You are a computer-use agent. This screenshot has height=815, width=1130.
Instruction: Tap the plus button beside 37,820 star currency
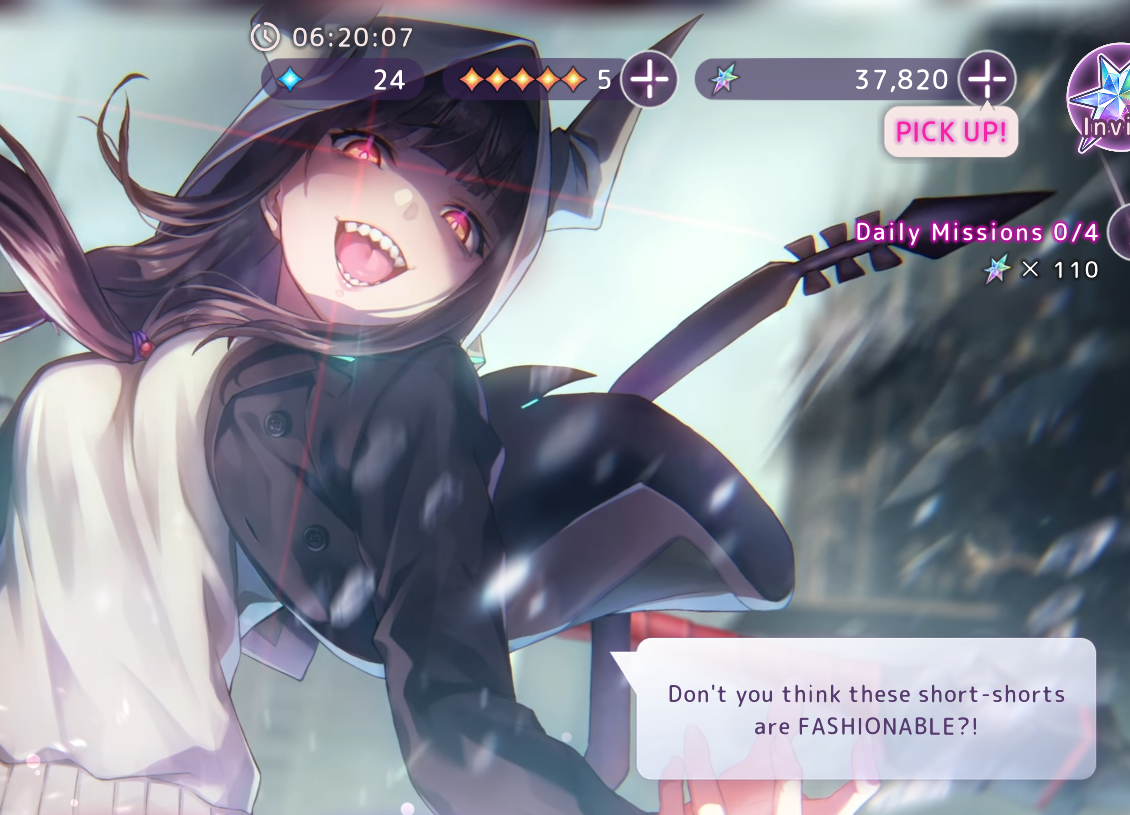pos(987,79)
